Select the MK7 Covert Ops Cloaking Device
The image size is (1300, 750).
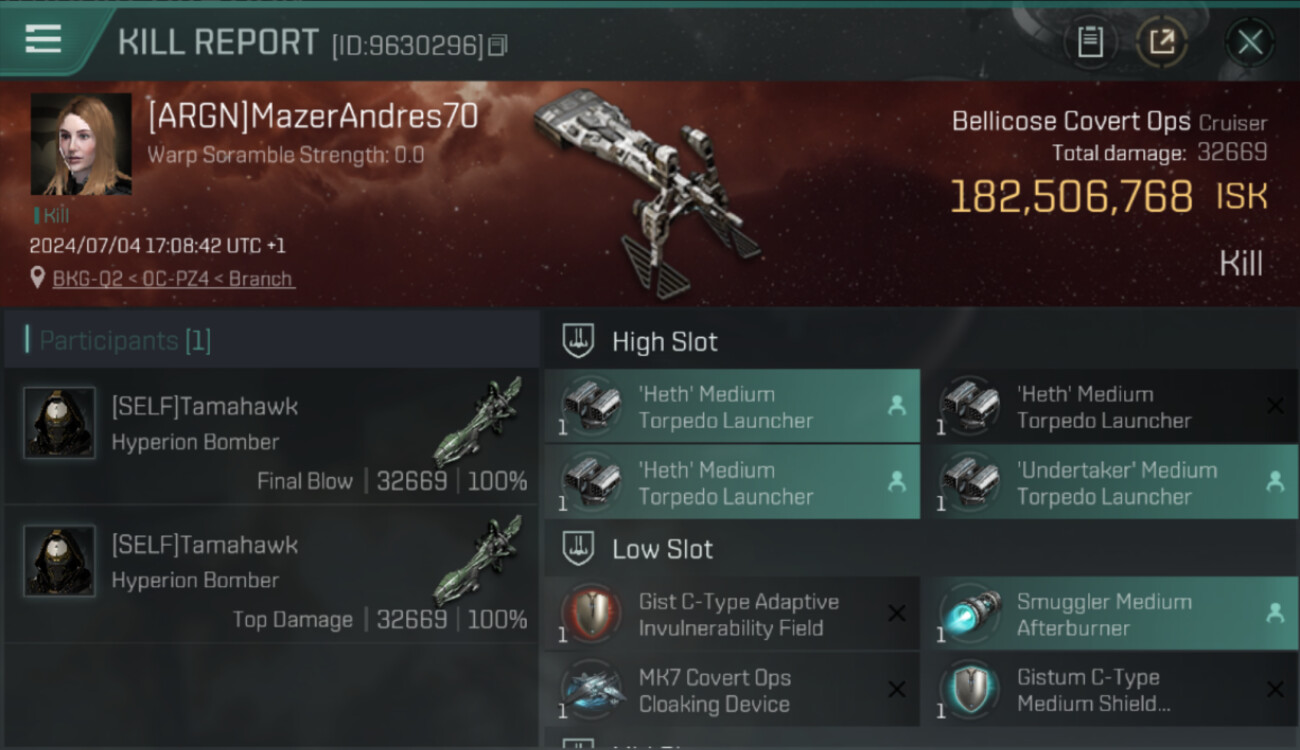732,691
